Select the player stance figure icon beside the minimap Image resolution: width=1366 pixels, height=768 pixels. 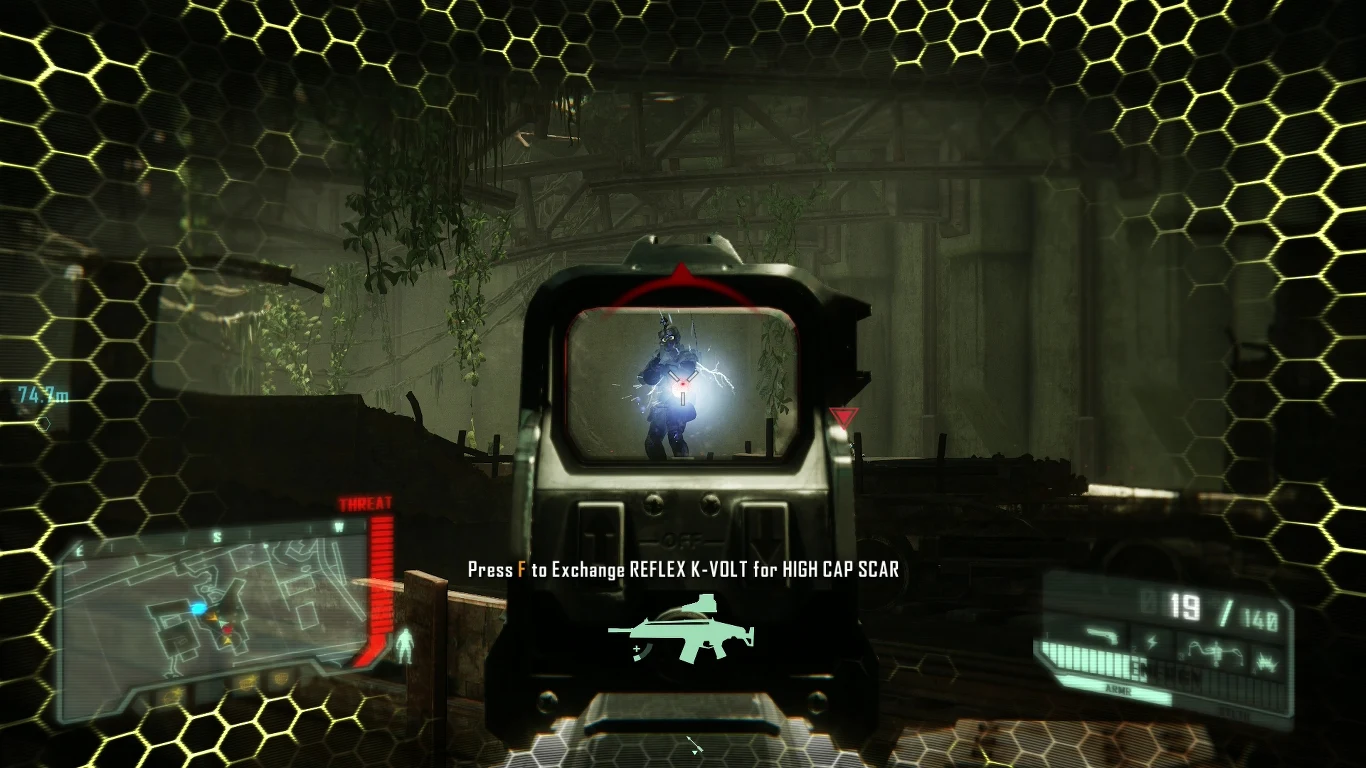tap(404, 643)
